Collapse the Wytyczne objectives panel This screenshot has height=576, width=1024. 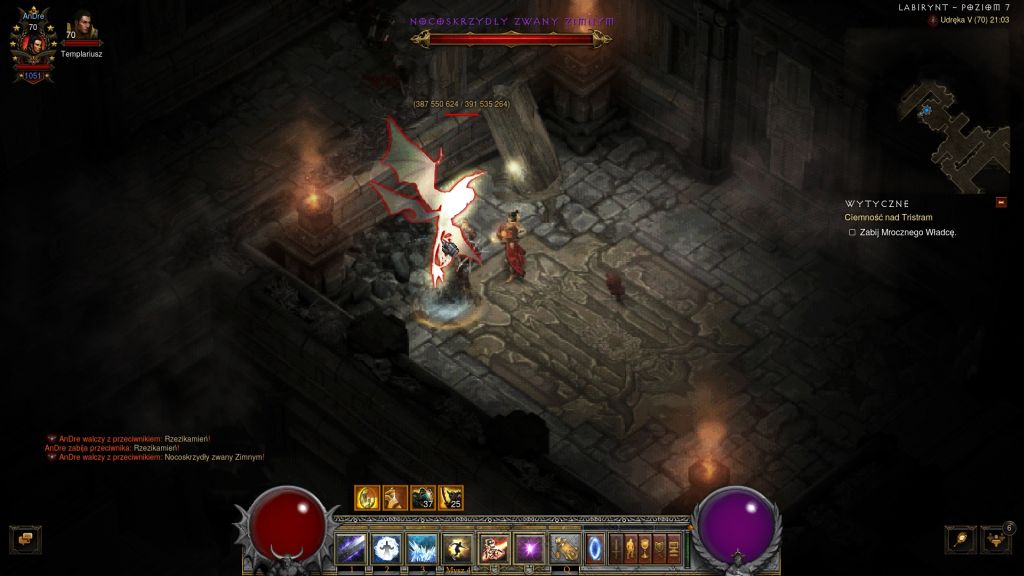point(1001,203)
